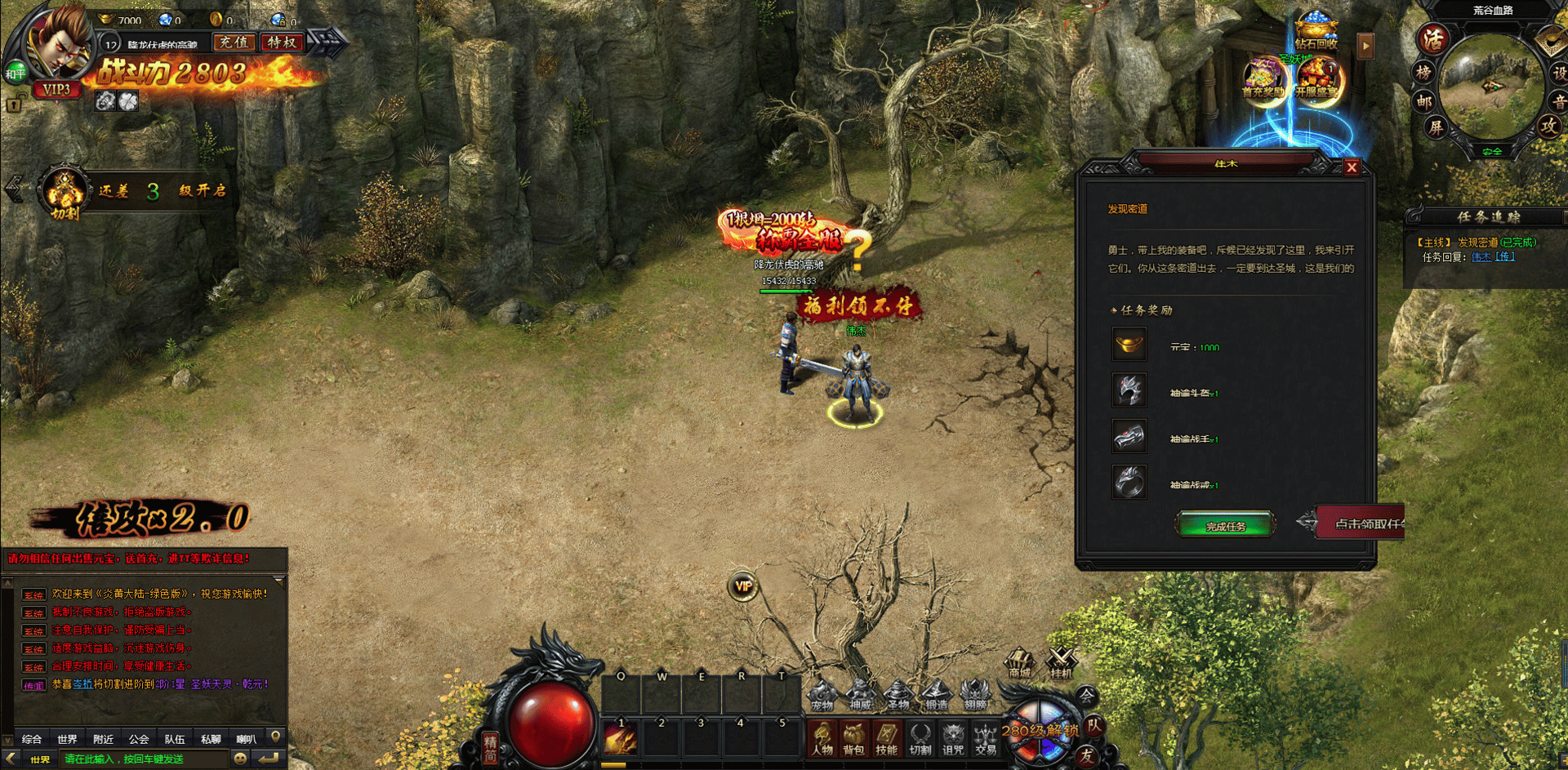Close the quest dialog with the X
Screen dimensions: 1568x770
pyautogui.click(x=1352, y=167)
